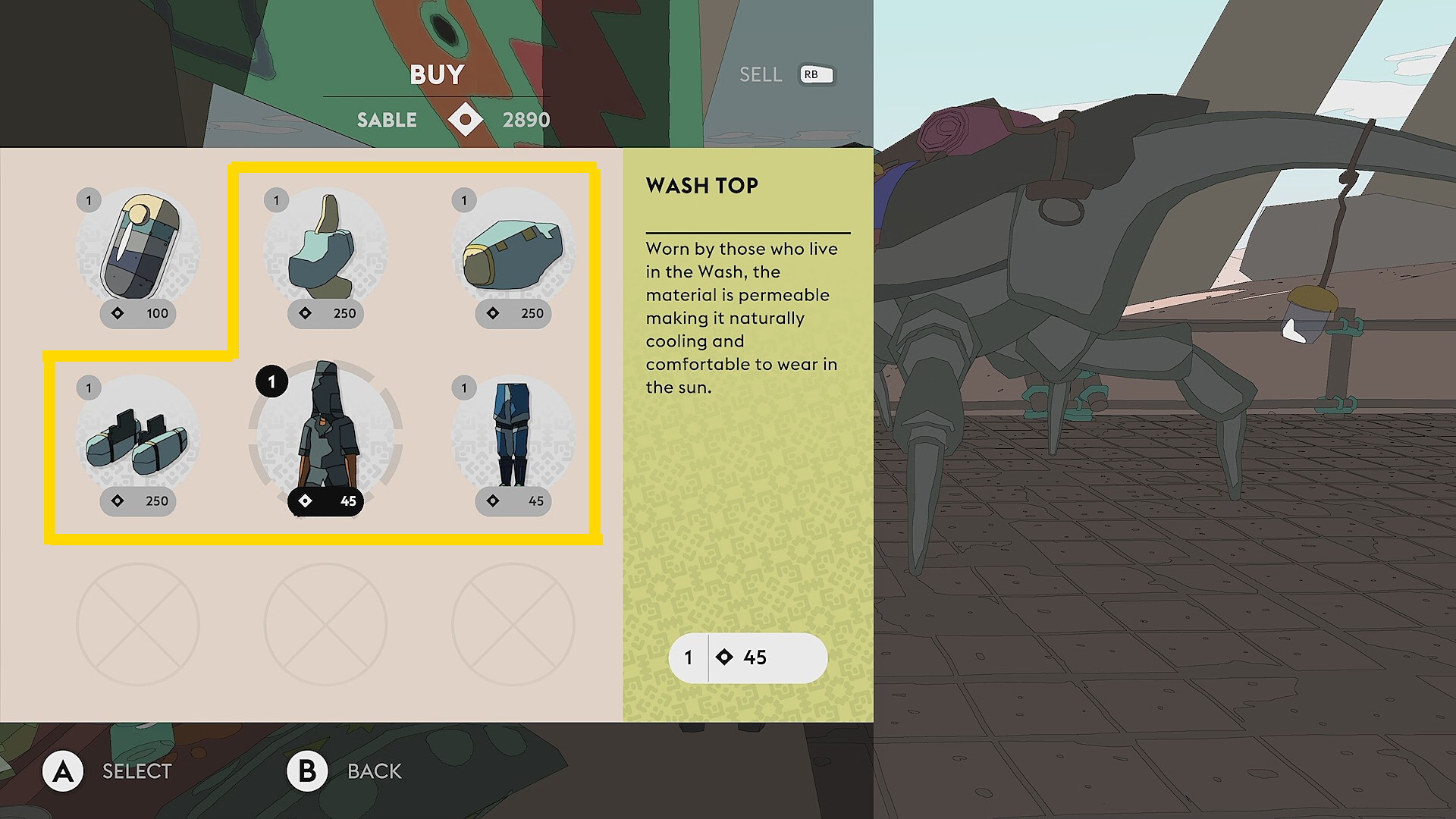Open the Buy tab
Viewport: 1456px width, 819px height.
click(437, 74)
